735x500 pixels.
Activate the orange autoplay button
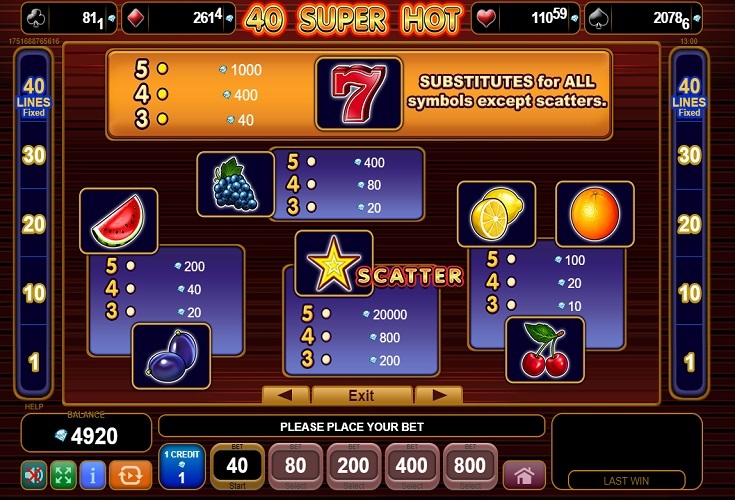pos(130,473)
